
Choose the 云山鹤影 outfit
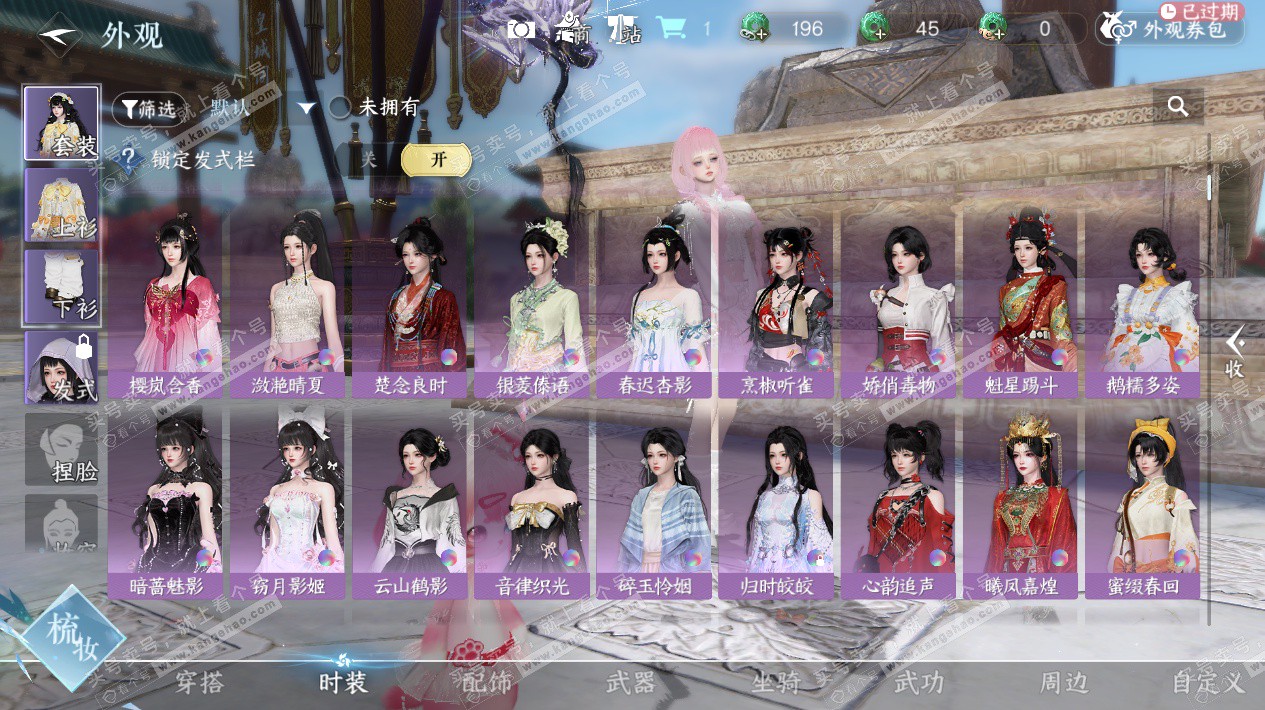(410, 505)
